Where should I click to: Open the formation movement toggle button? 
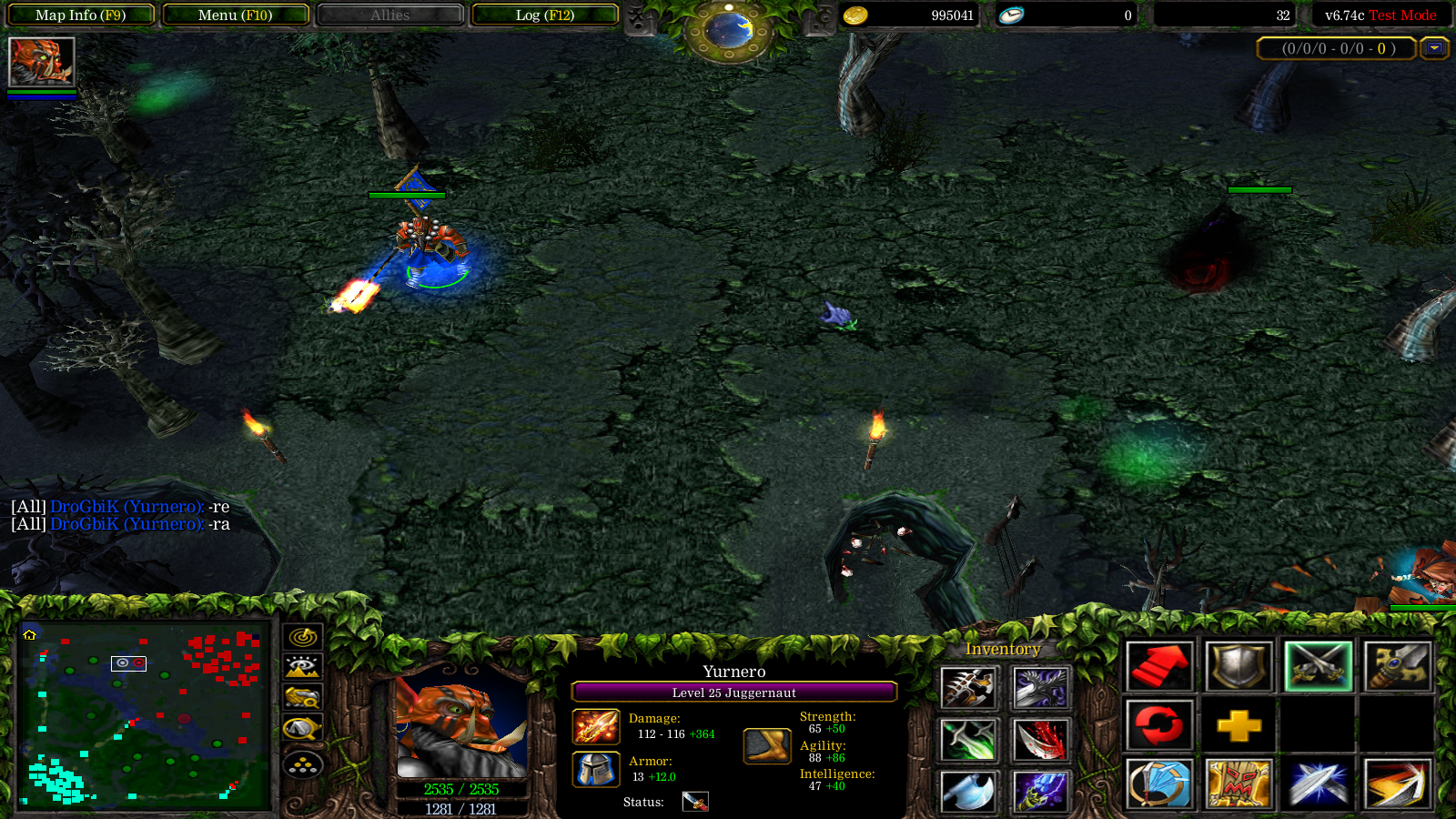(x=302, y=764)
